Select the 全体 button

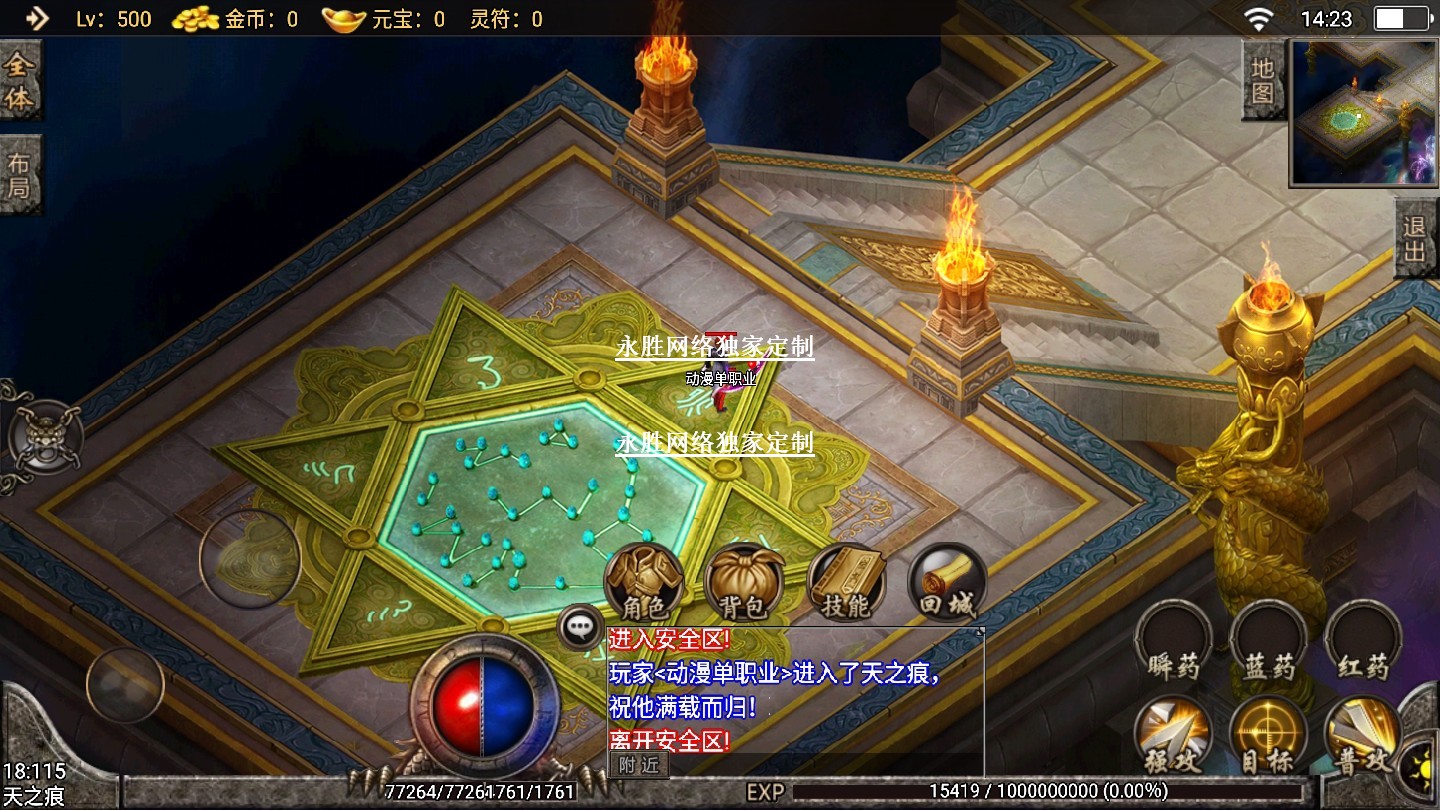[x=19, y=83]
